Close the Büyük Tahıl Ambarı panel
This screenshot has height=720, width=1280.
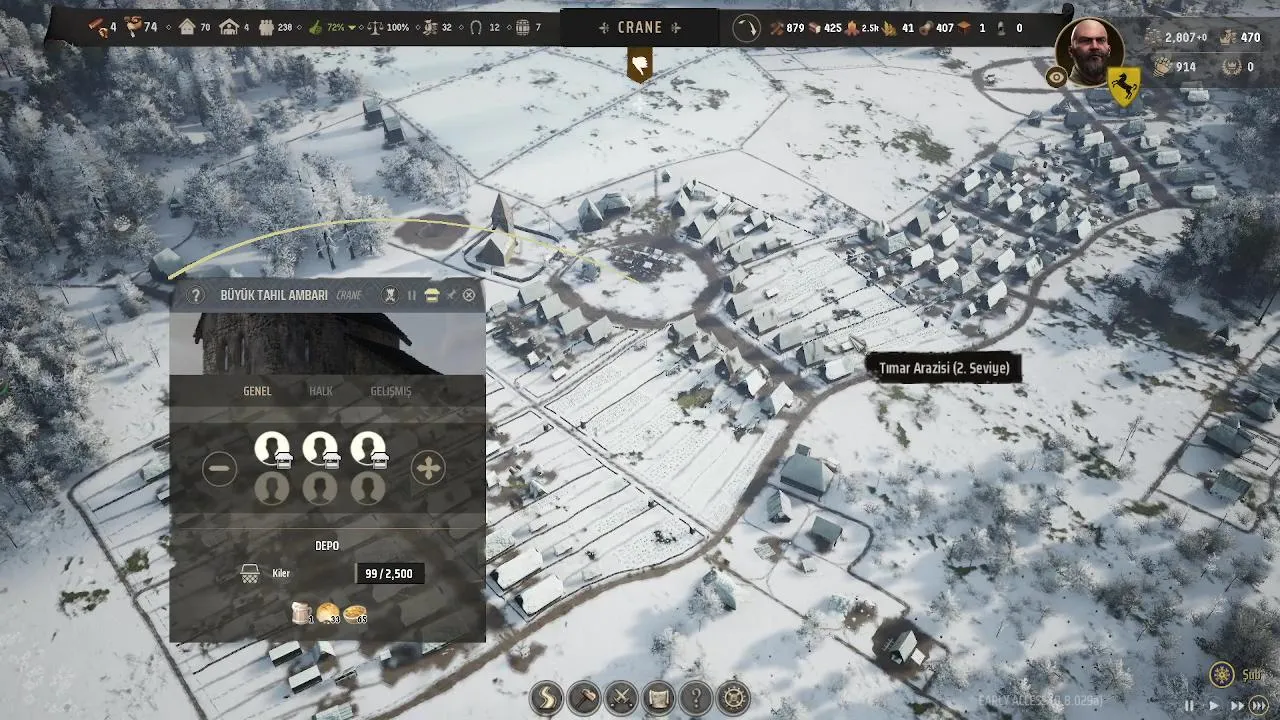tap(469, 295)
